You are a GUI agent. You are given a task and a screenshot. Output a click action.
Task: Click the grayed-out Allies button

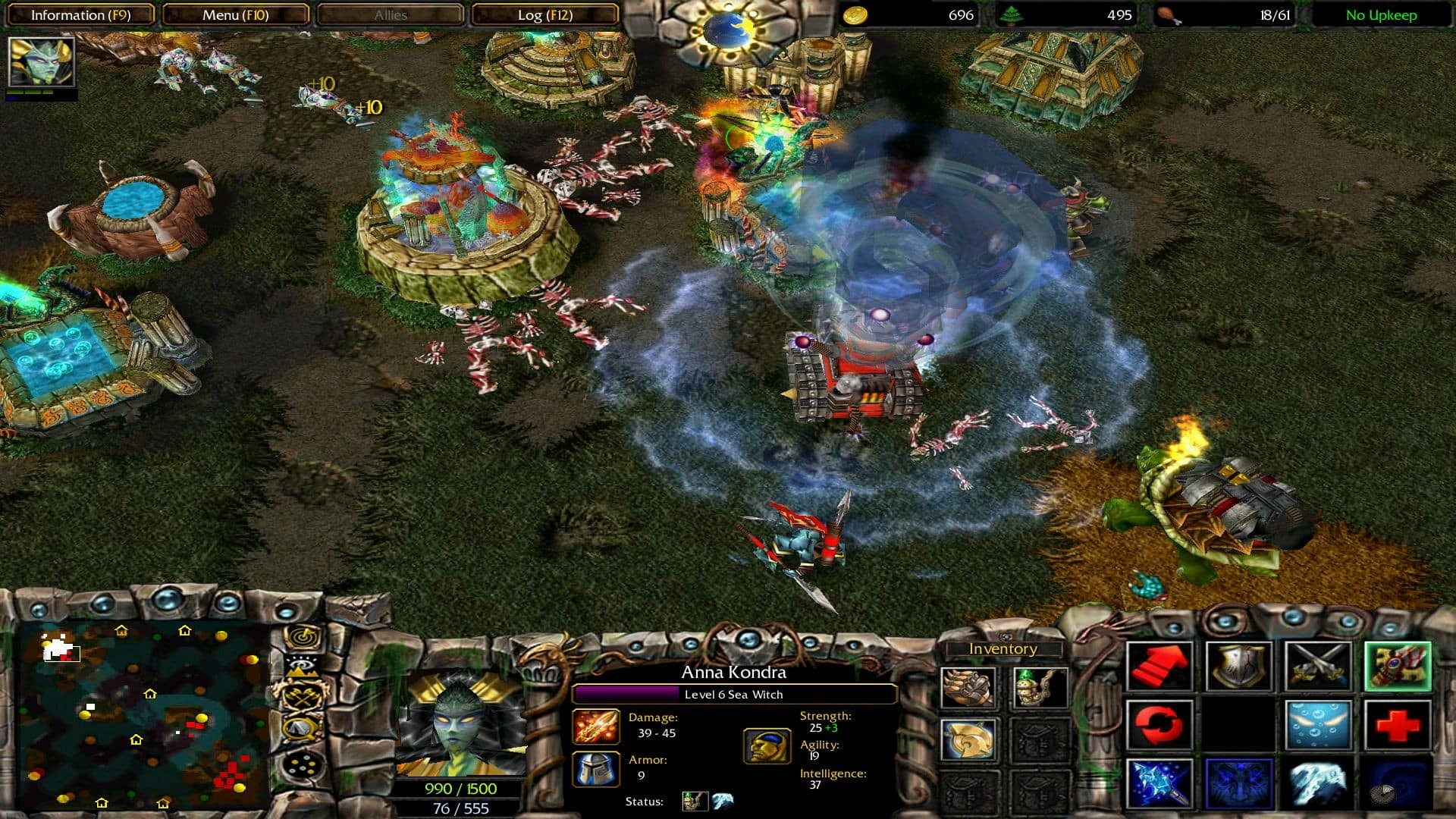(x=390, y=14)
